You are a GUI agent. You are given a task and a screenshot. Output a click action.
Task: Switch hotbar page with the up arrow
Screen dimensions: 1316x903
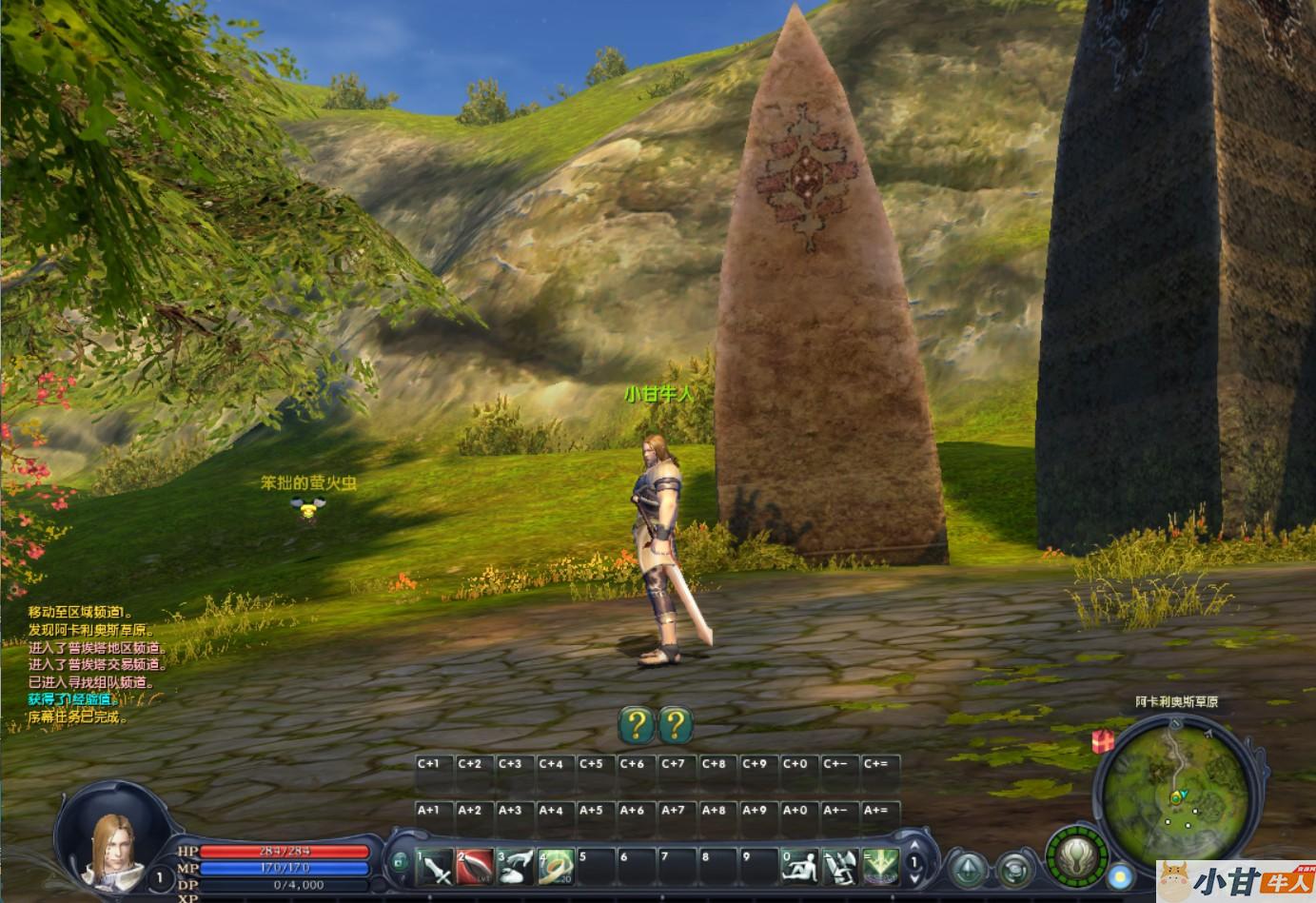pos(914,847)
